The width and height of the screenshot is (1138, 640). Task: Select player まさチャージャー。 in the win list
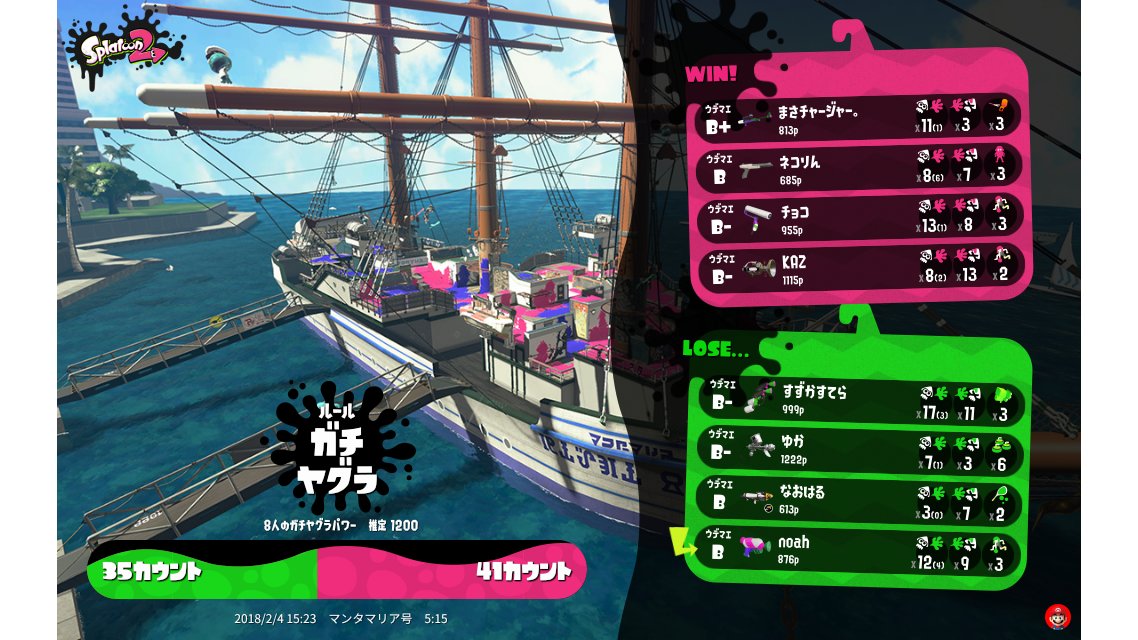(858, 118)
